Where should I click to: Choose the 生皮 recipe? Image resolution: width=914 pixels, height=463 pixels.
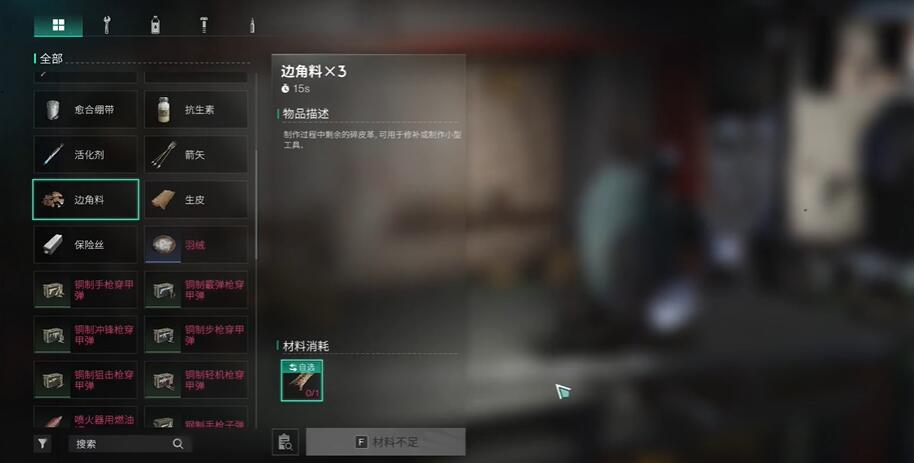click(x=196, y=200)
